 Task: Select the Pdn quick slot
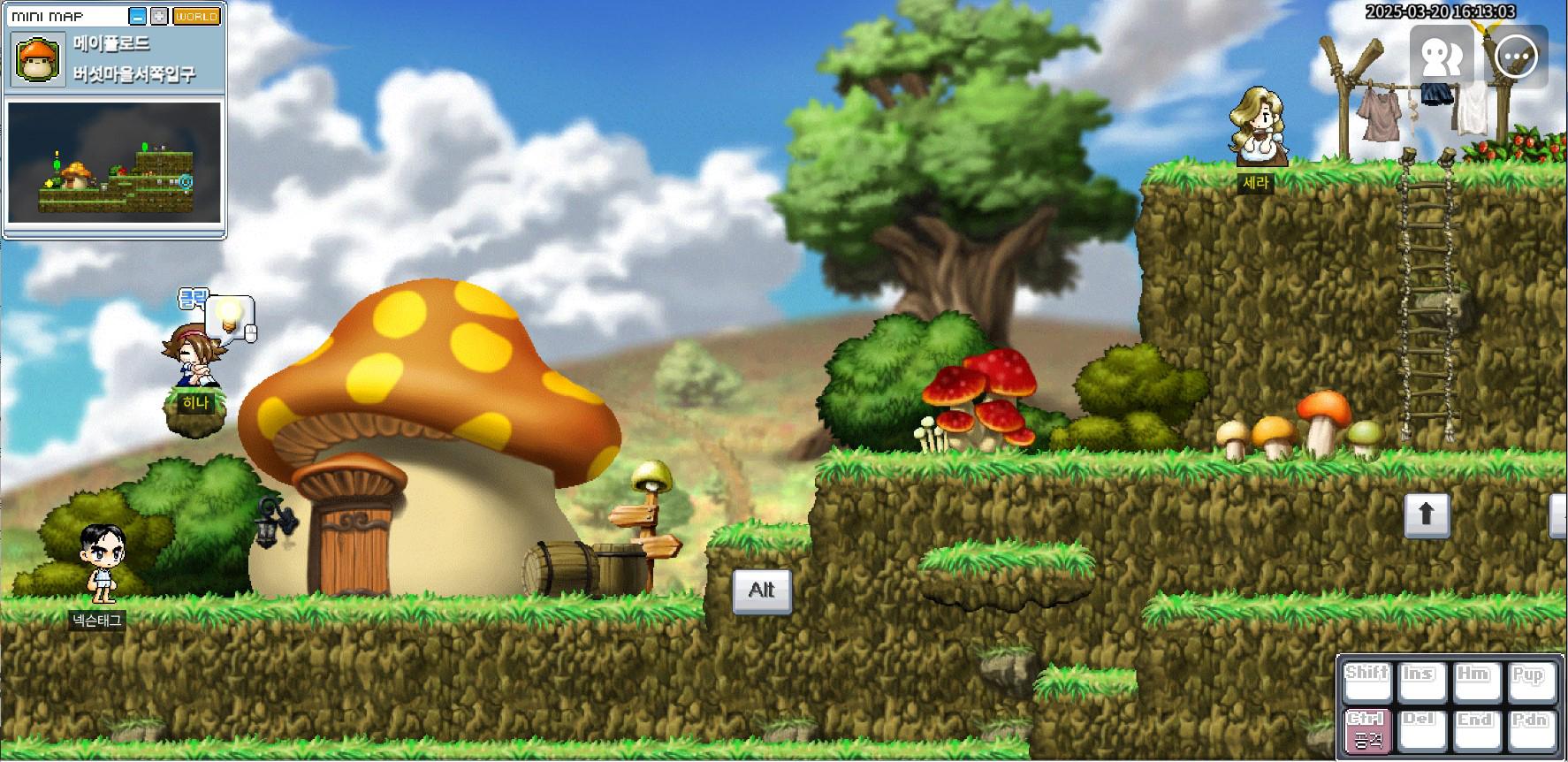[1529, 730]
